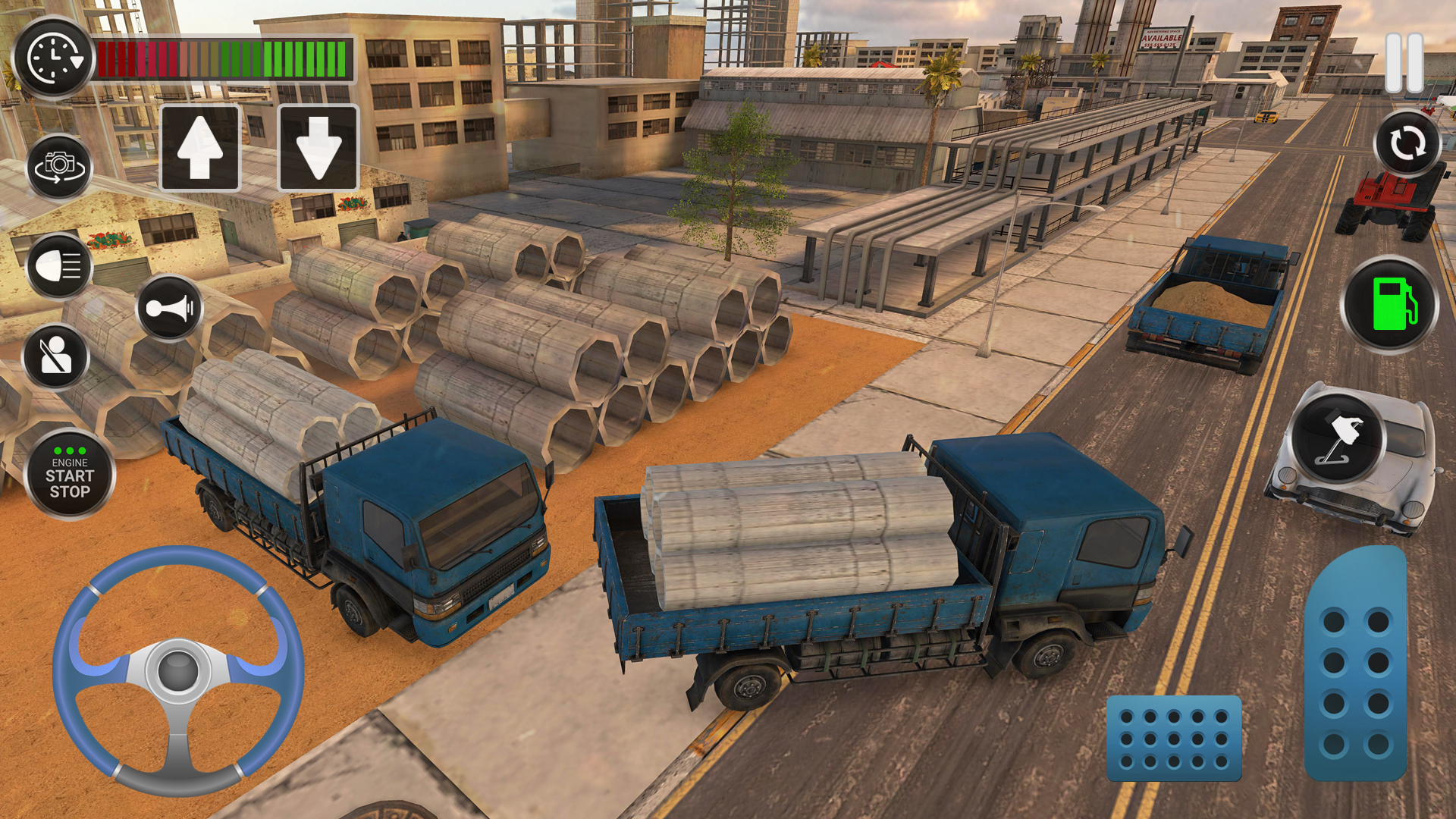
Task: Step on the brake pedal
Action: coord(1174,738)
